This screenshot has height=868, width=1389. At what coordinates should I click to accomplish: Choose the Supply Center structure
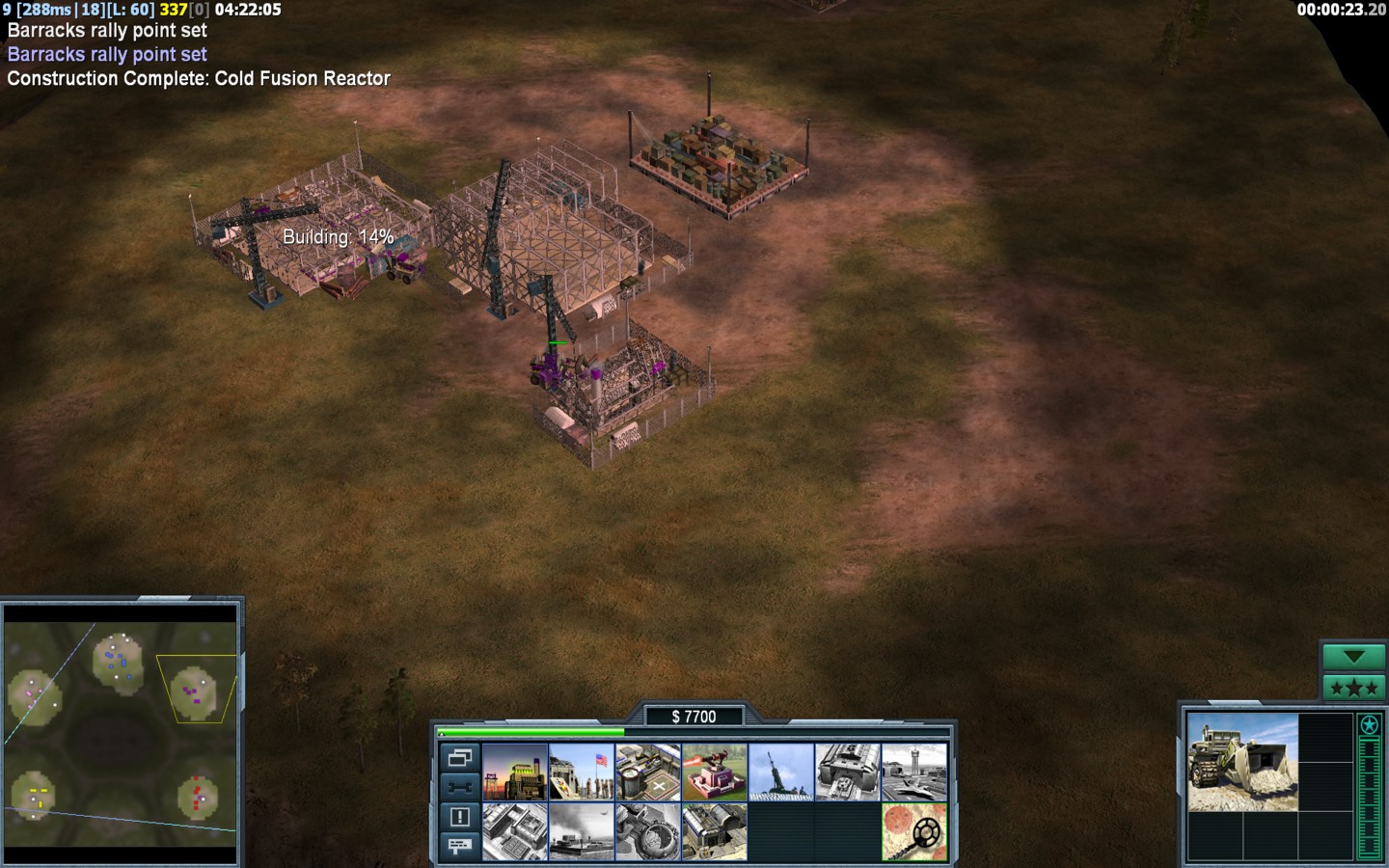click(648, 772)
